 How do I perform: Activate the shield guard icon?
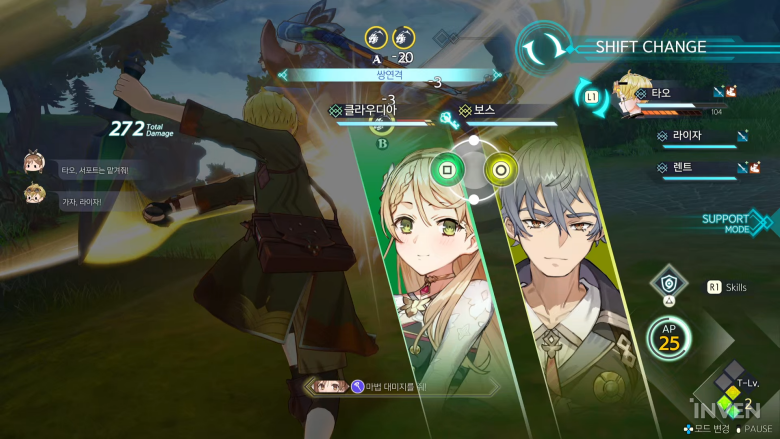668,284
